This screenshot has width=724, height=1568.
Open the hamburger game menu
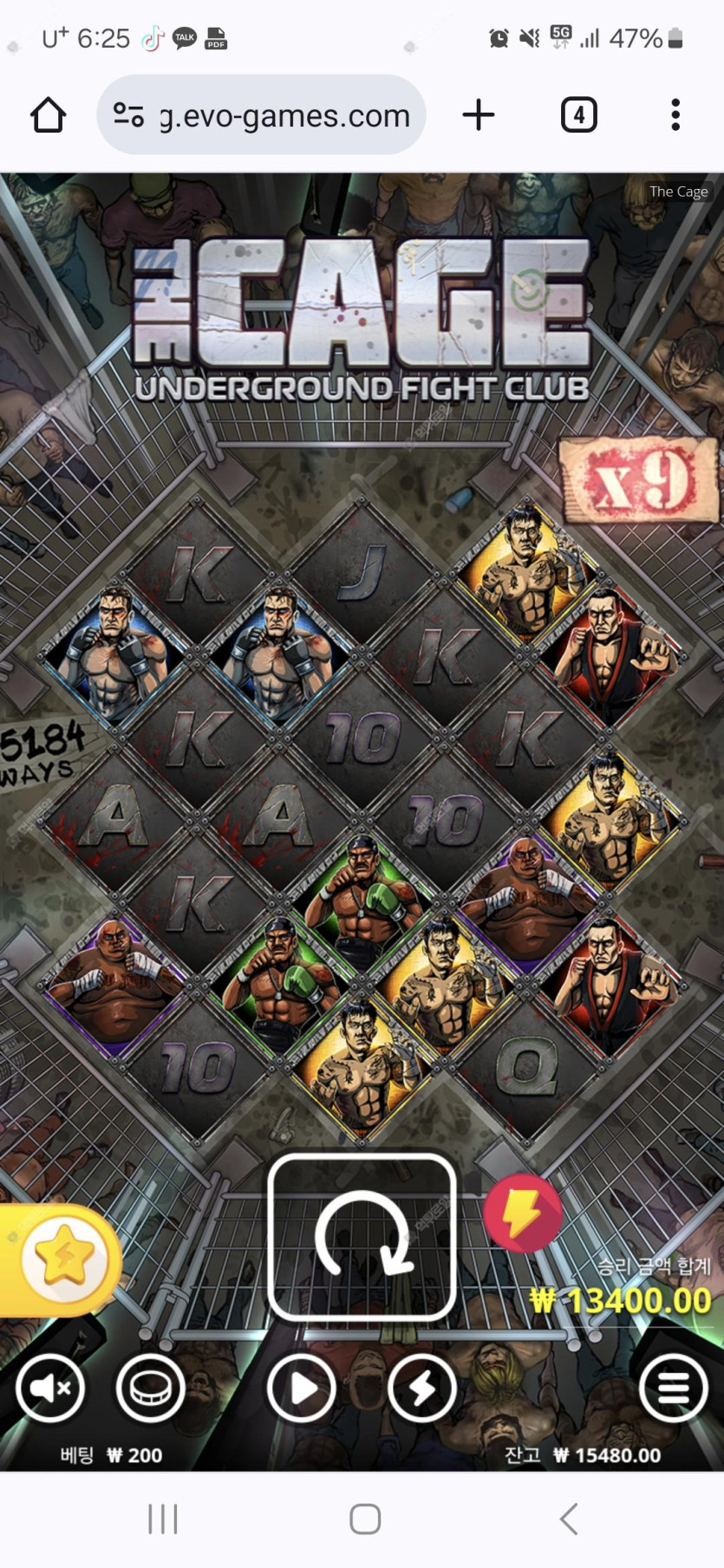pyautogui.click(x=673, y=1389)
